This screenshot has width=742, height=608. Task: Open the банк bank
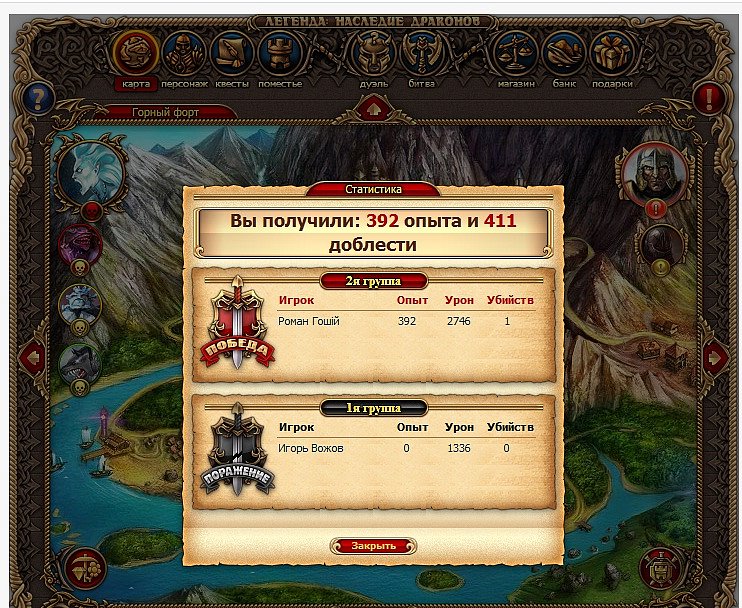[x=564, y=54]
